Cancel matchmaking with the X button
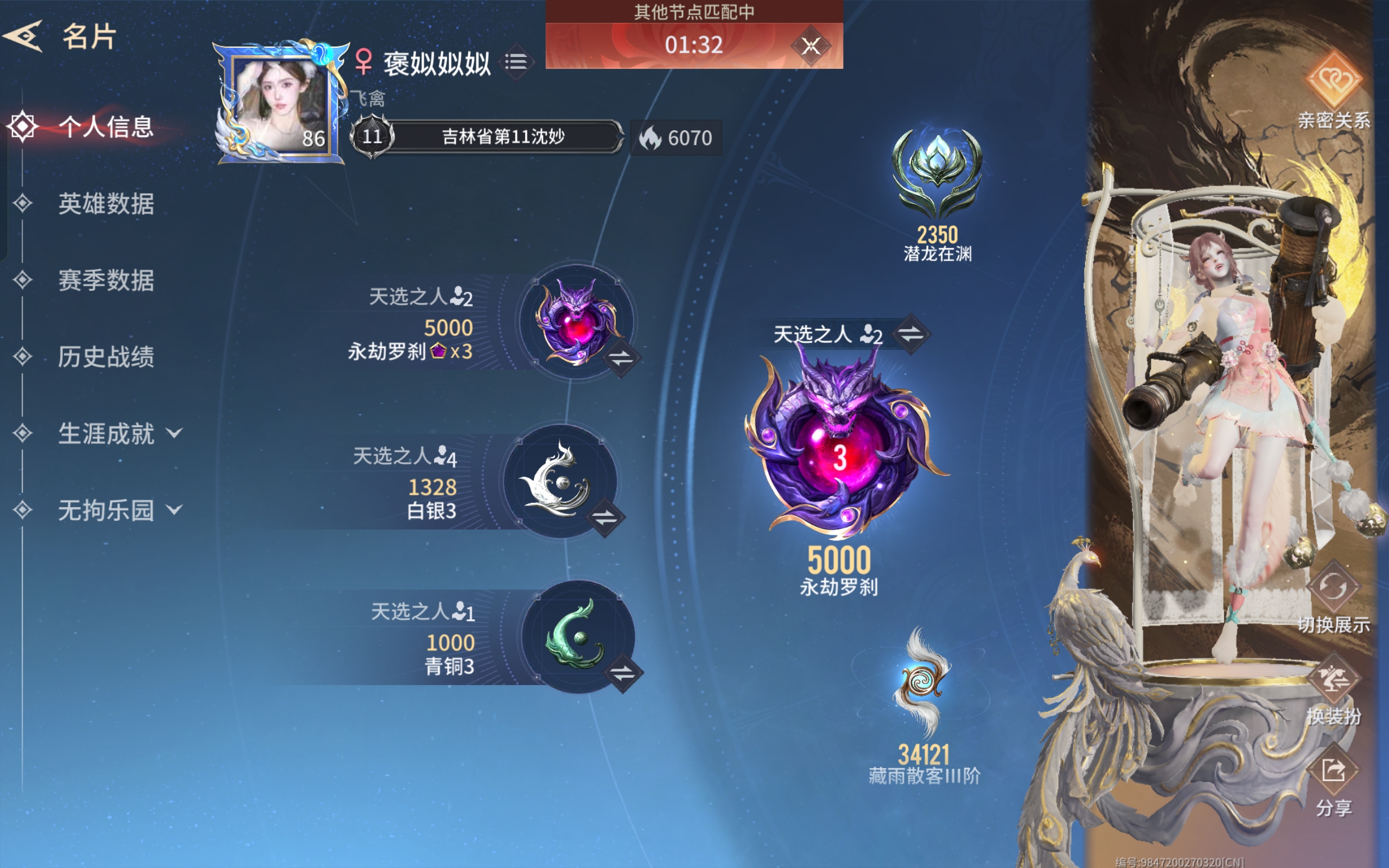The image size is (1389, 868). tap(811, 46)
